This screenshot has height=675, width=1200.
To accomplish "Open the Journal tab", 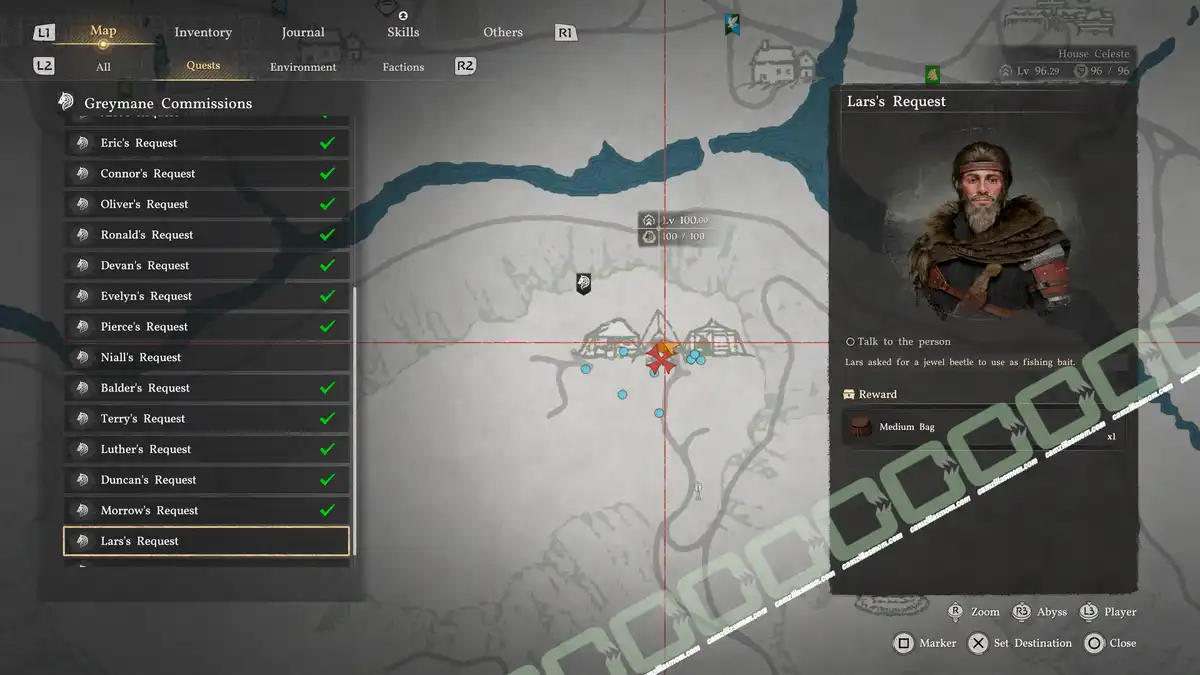I will [303, 32].
